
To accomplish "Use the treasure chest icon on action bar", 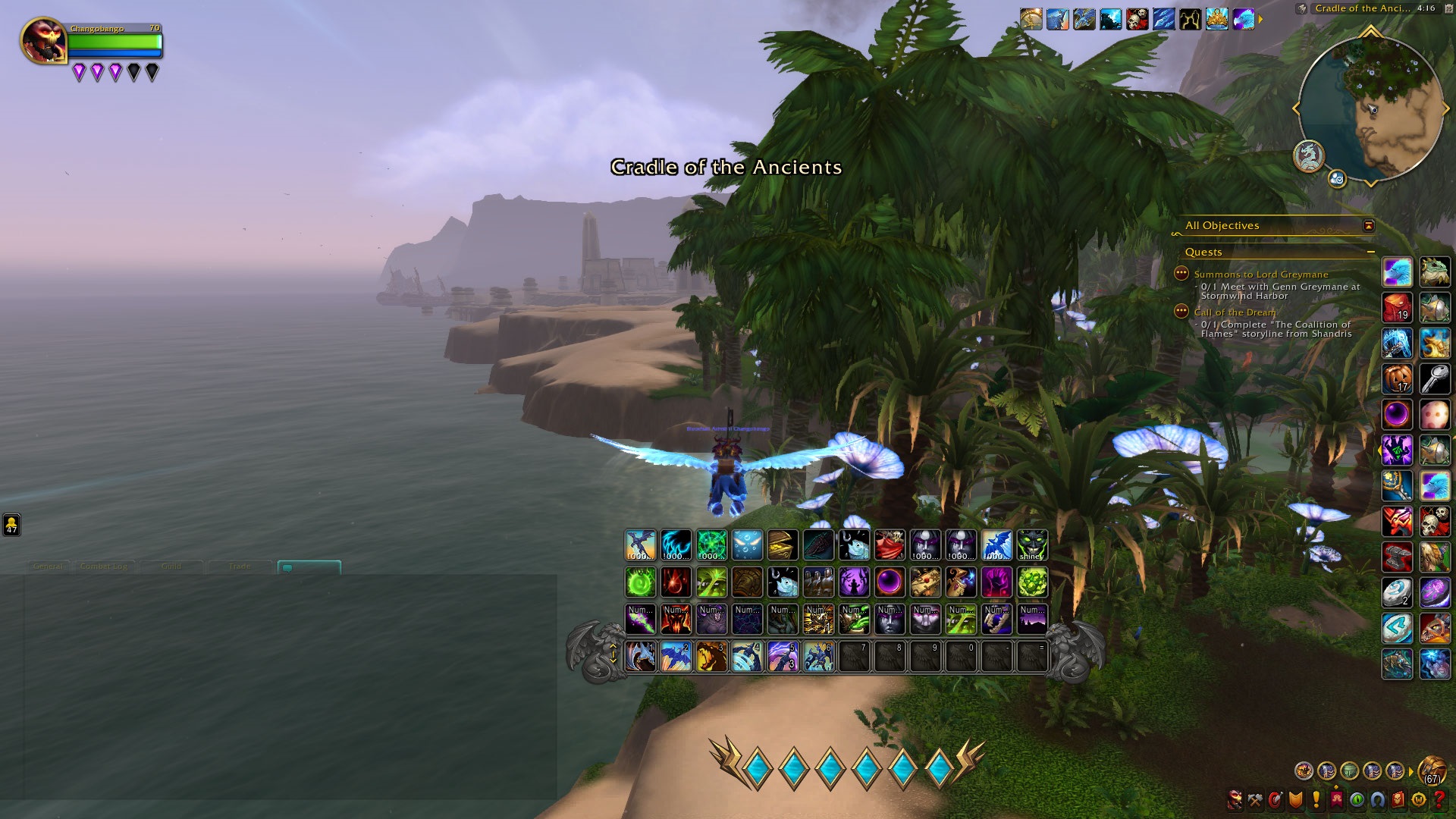I will [x=925, y=582].
